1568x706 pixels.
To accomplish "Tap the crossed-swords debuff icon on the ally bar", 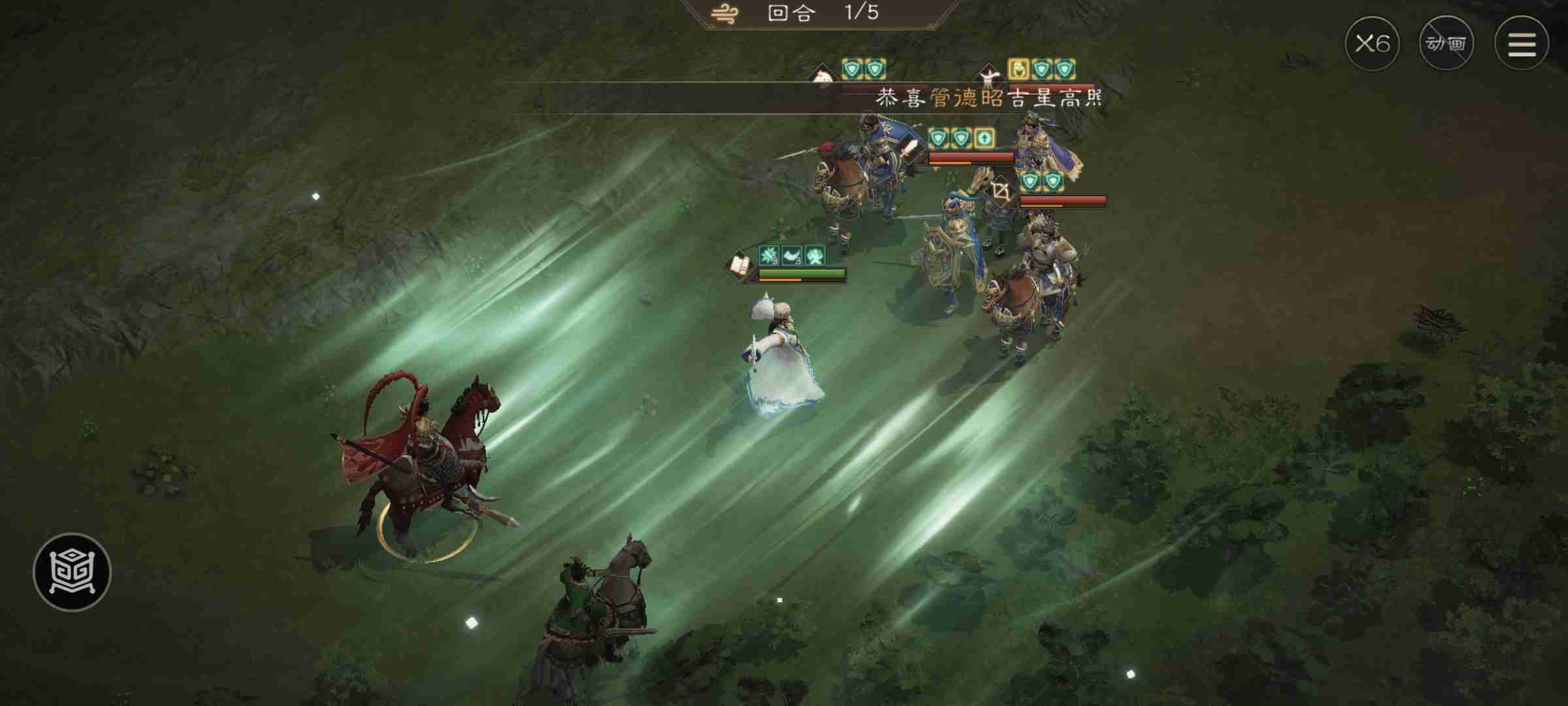I will [x=814, y=256].
